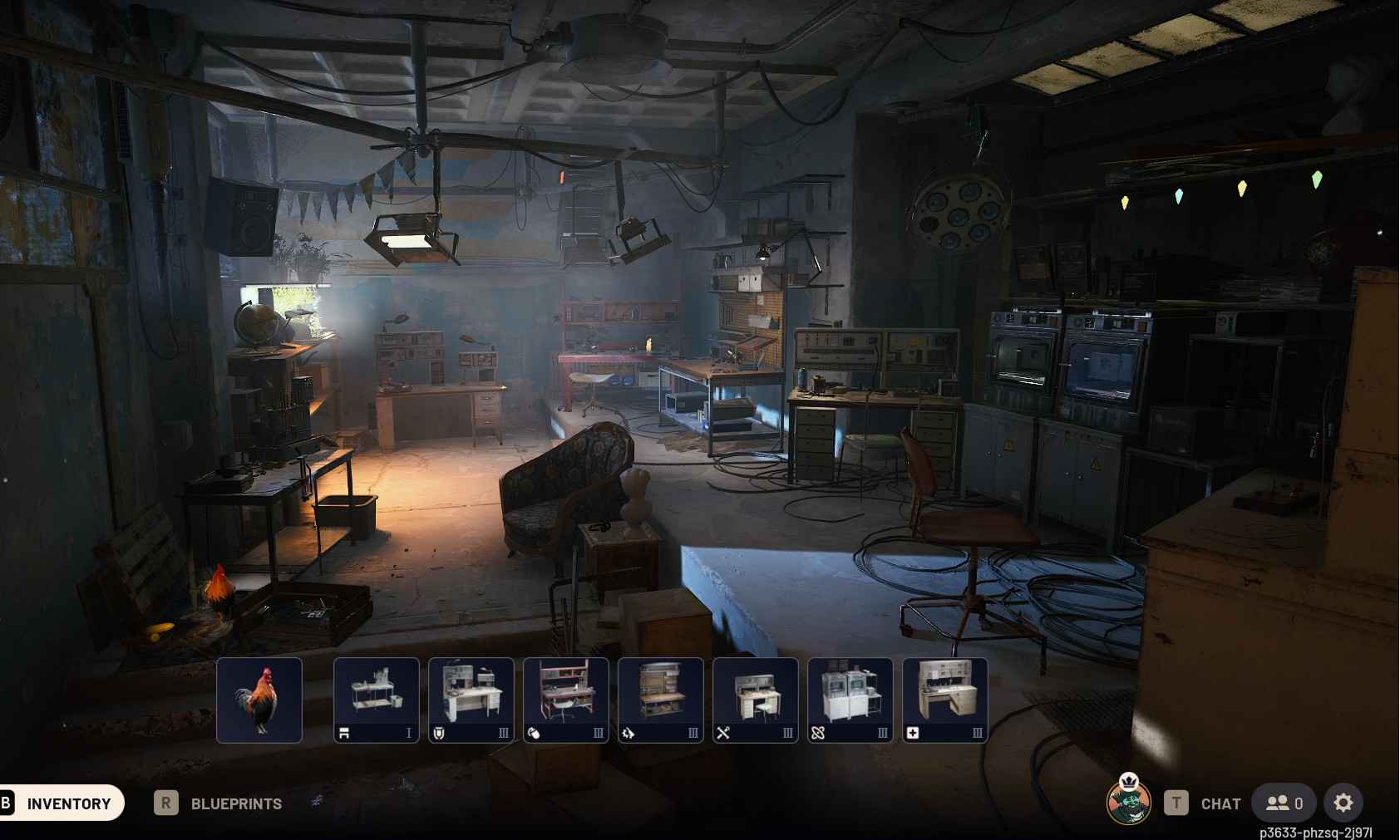Image resolution: width=1400 pixels, height=840 pixels.
Task: Click the atom icon on the chemistry station slot
Action: [817, 733]
